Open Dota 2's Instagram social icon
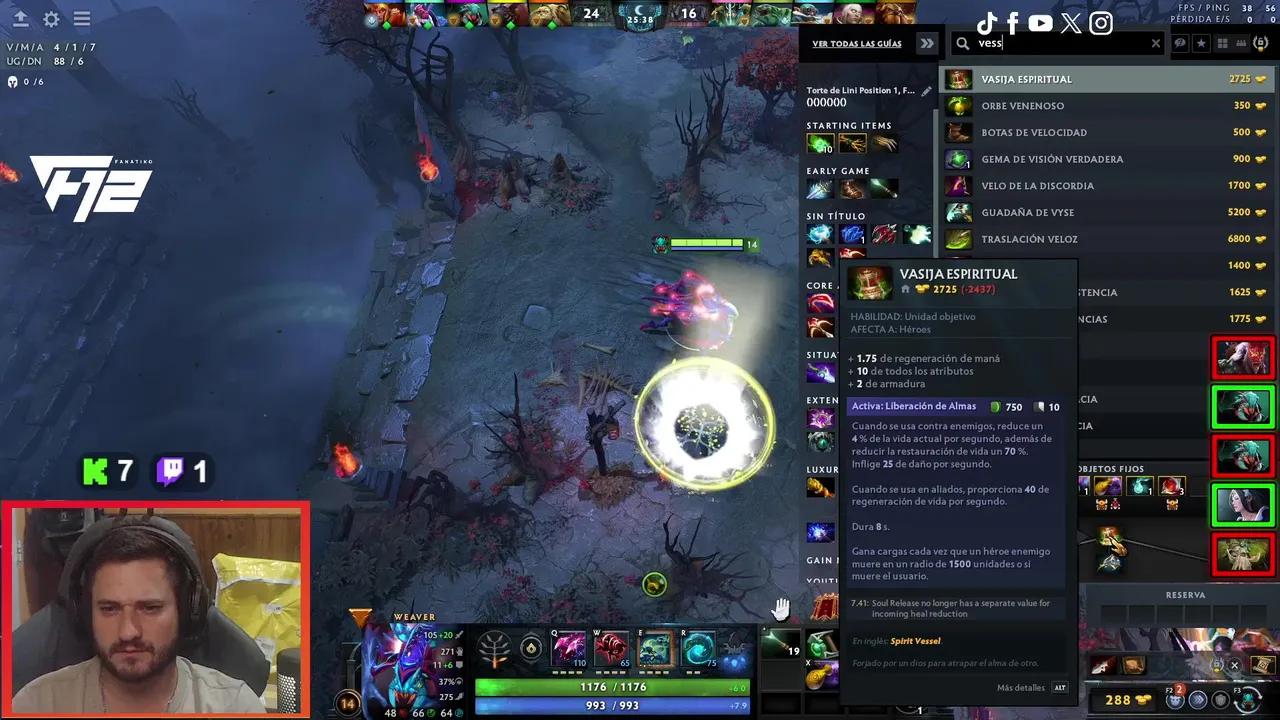1280x720 pixels. pyautogui.click(x=1101, y=23)
